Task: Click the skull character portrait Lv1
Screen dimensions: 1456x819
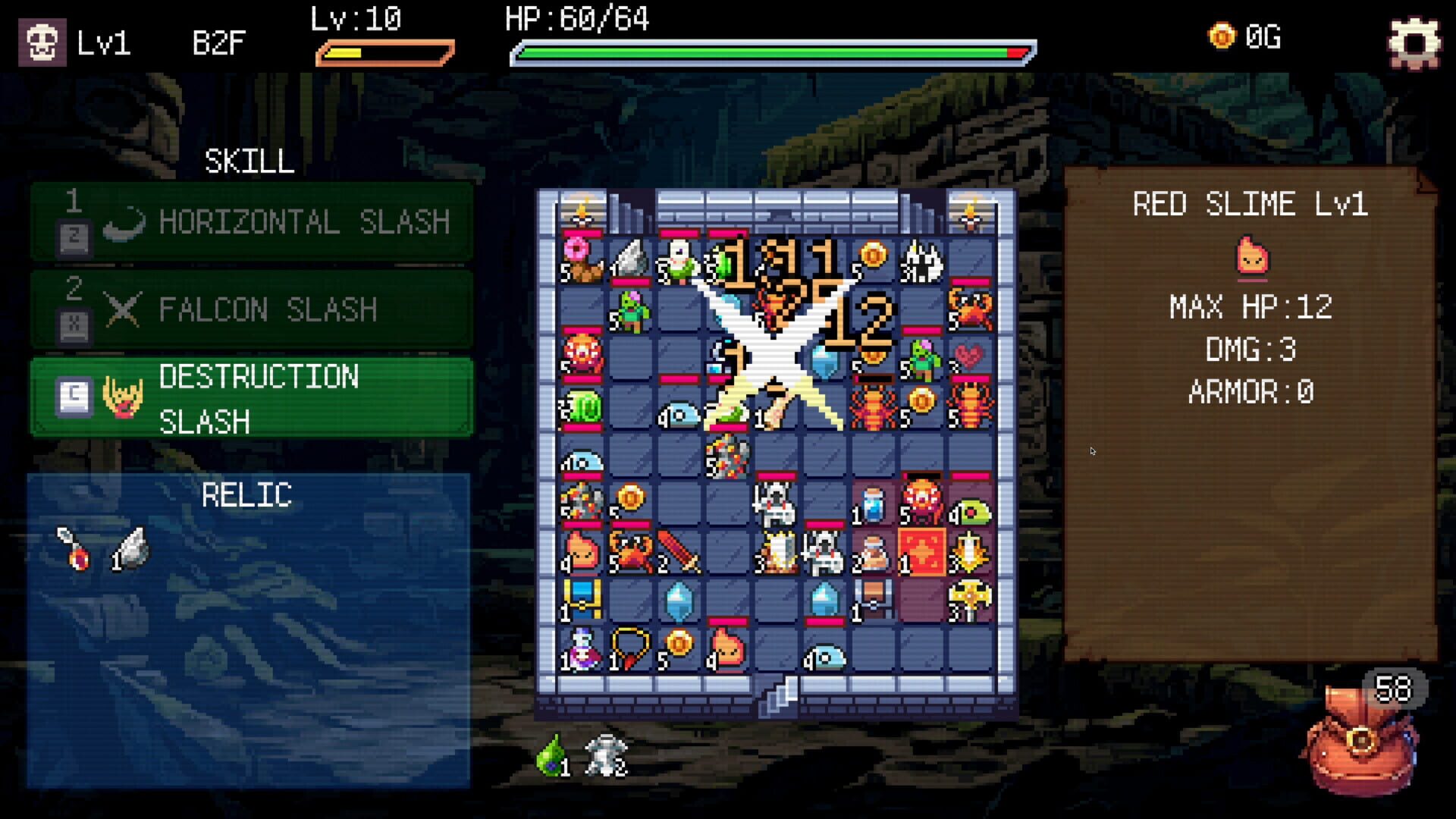Action: click(x=42, y=42)
